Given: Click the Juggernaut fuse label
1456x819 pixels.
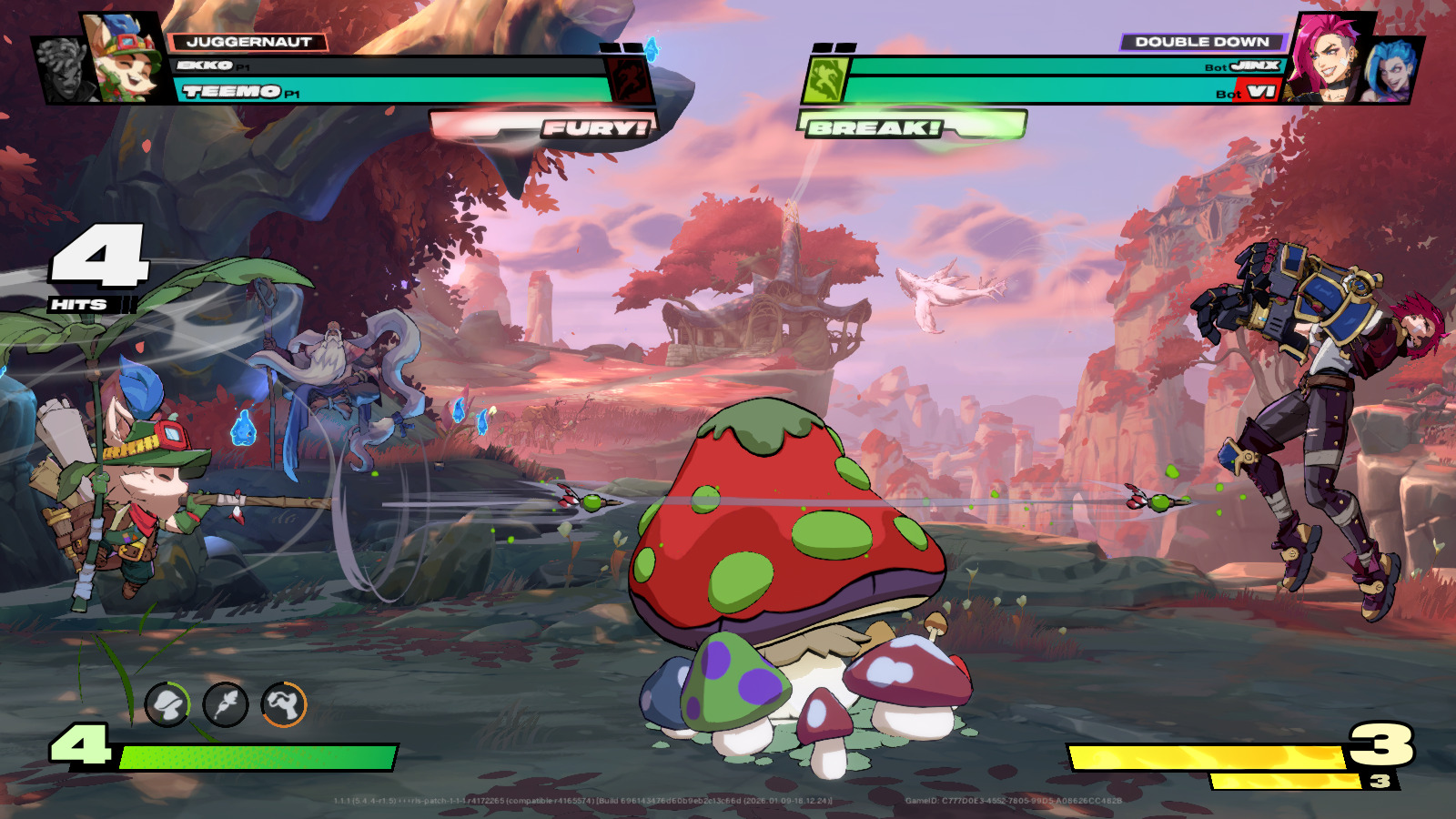Looking at the screenshot, I should coord(248,42).
